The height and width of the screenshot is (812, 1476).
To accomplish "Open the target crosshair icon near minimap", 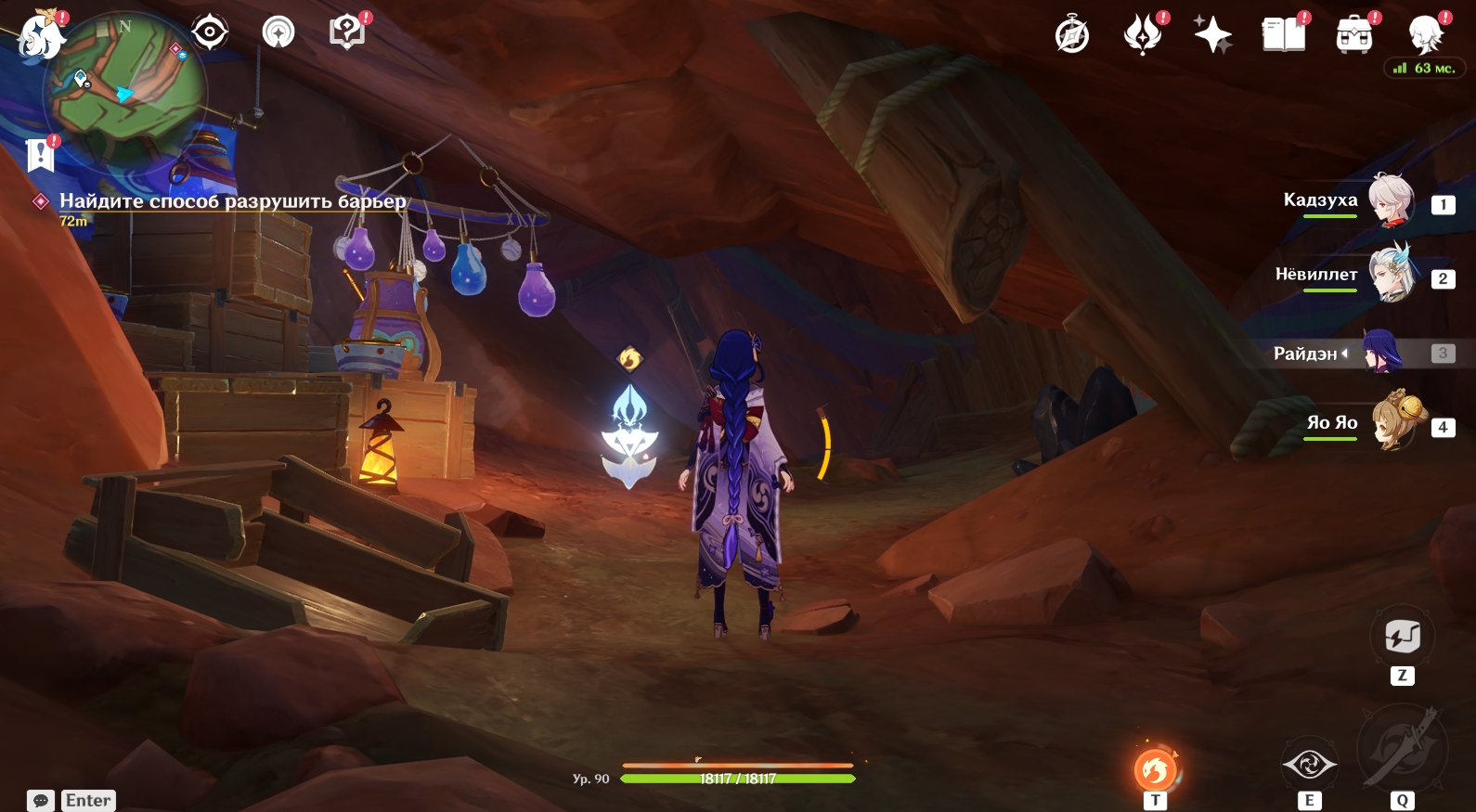I will coord(210,32).
